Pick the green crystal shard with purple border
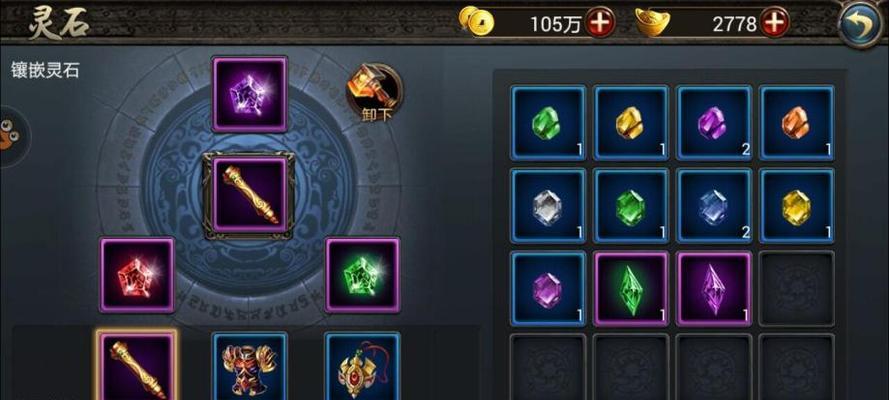The image size is (889, 400). [x=631, y=289]
